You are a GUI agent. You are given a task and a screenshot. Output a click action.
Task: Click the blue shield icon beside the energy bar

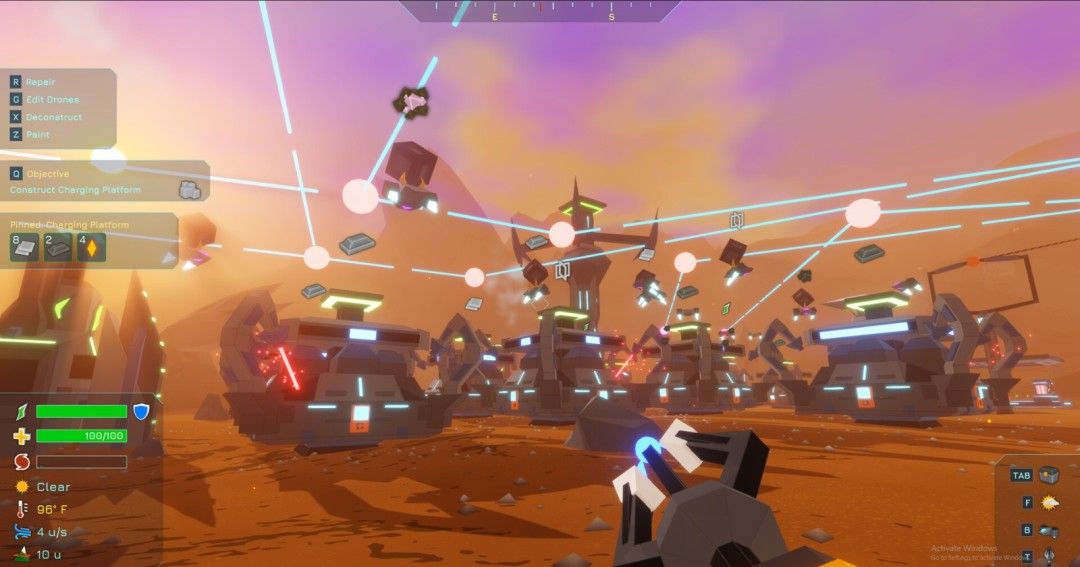141,411
